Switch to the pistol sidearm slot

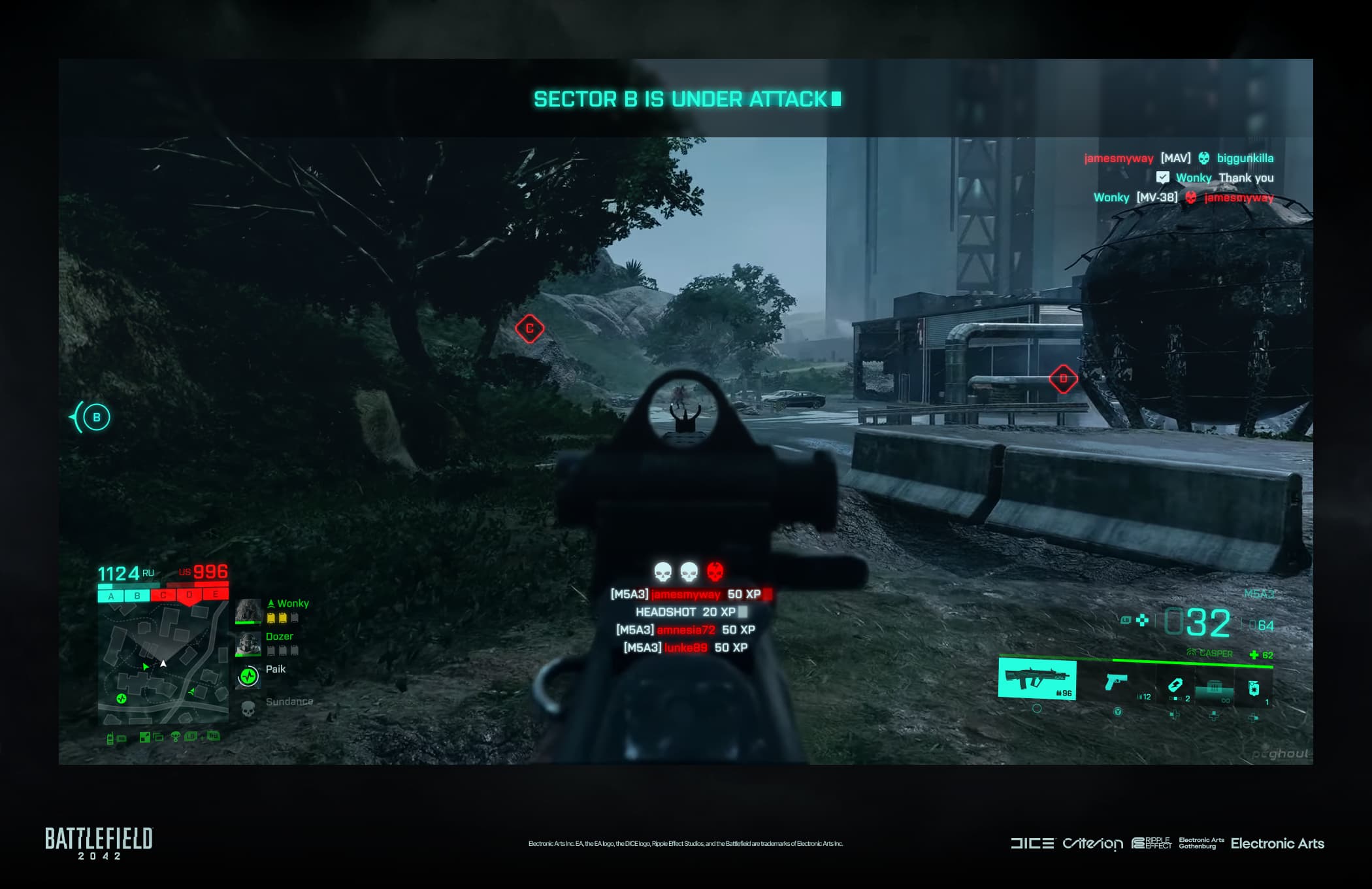(x=1116, y=682)
